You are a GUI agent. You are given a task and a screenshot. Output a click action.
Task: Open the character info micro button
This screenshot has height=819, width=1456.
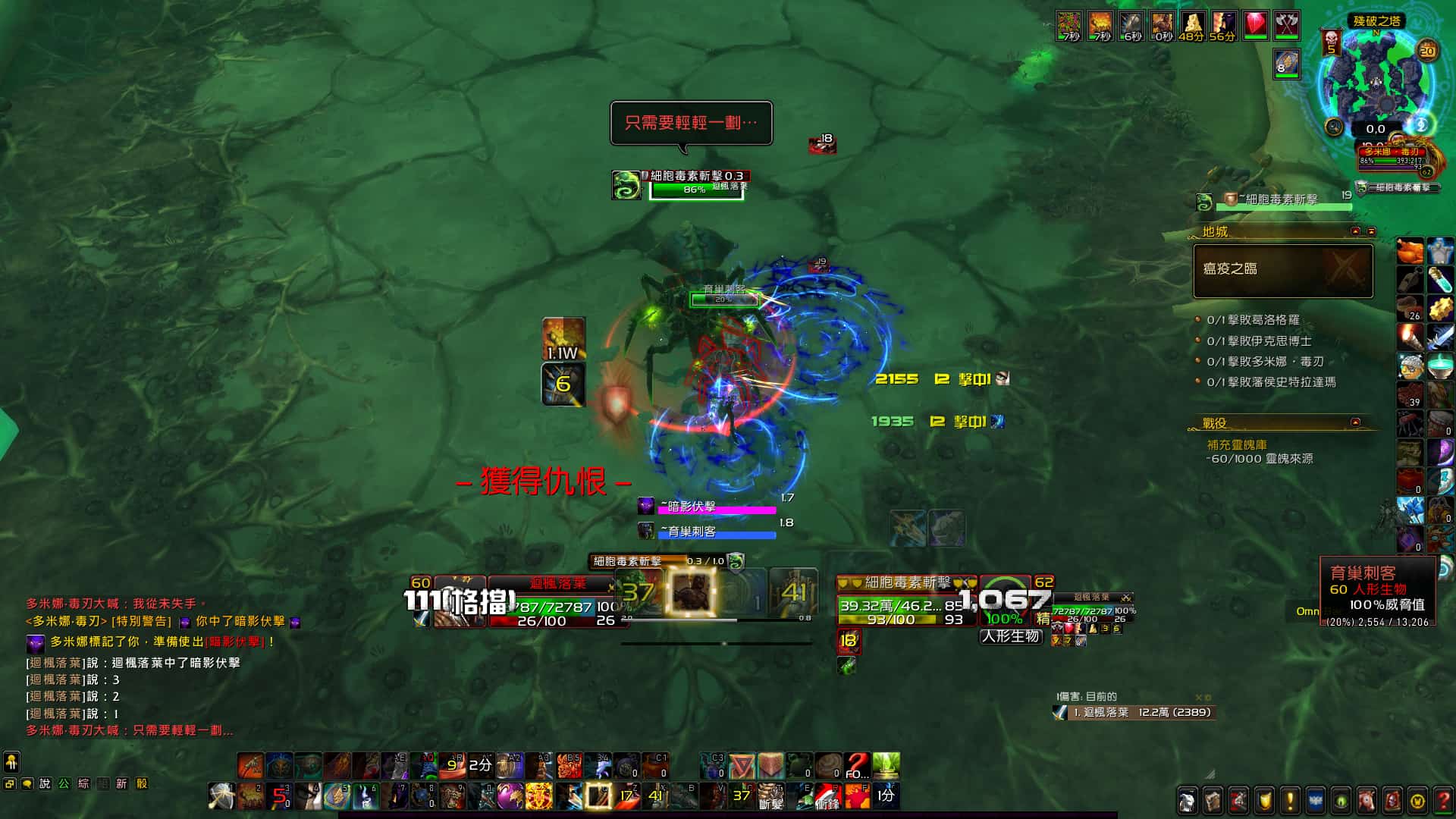[x=1187, y=800]
